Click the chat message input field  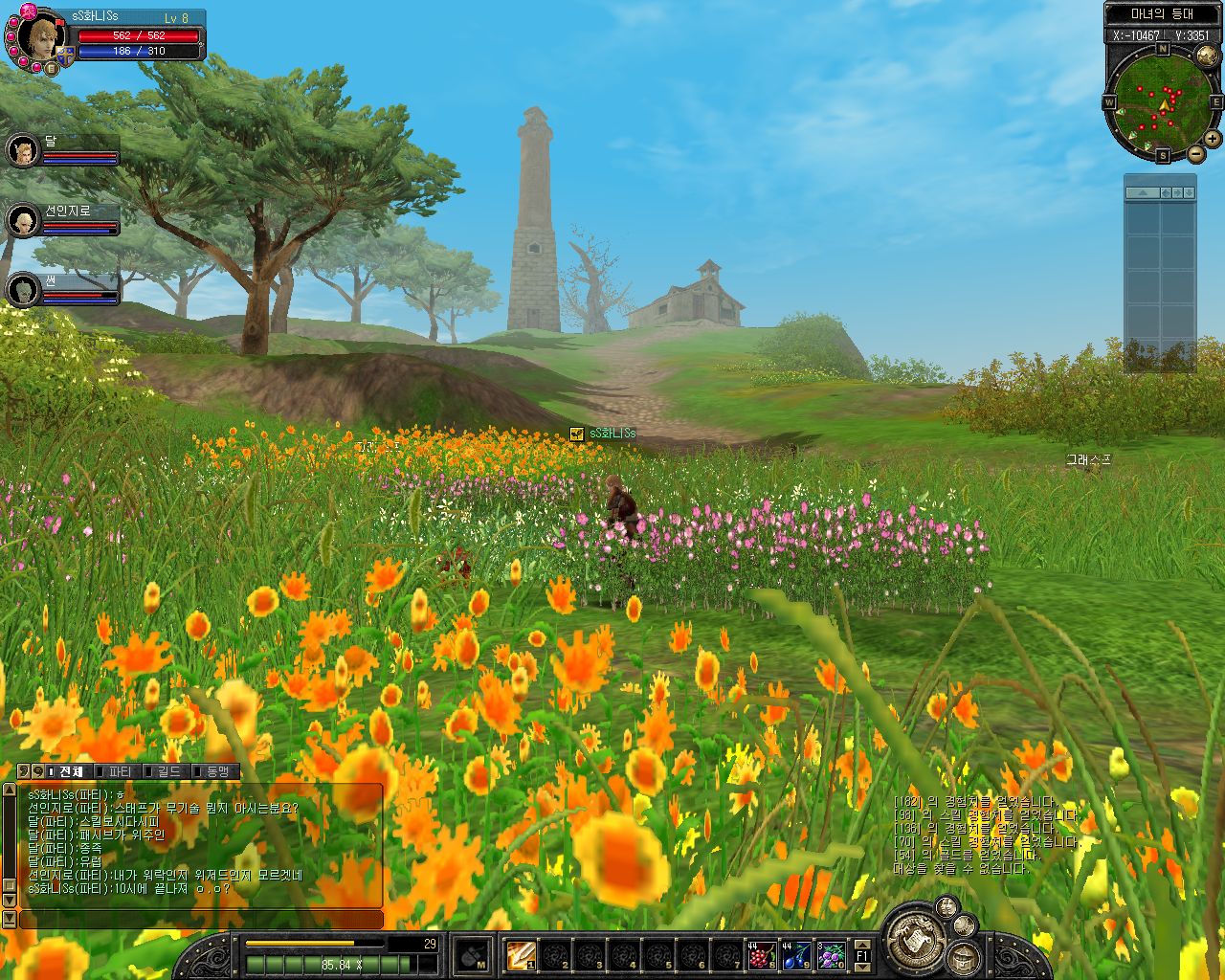point(201,919)
